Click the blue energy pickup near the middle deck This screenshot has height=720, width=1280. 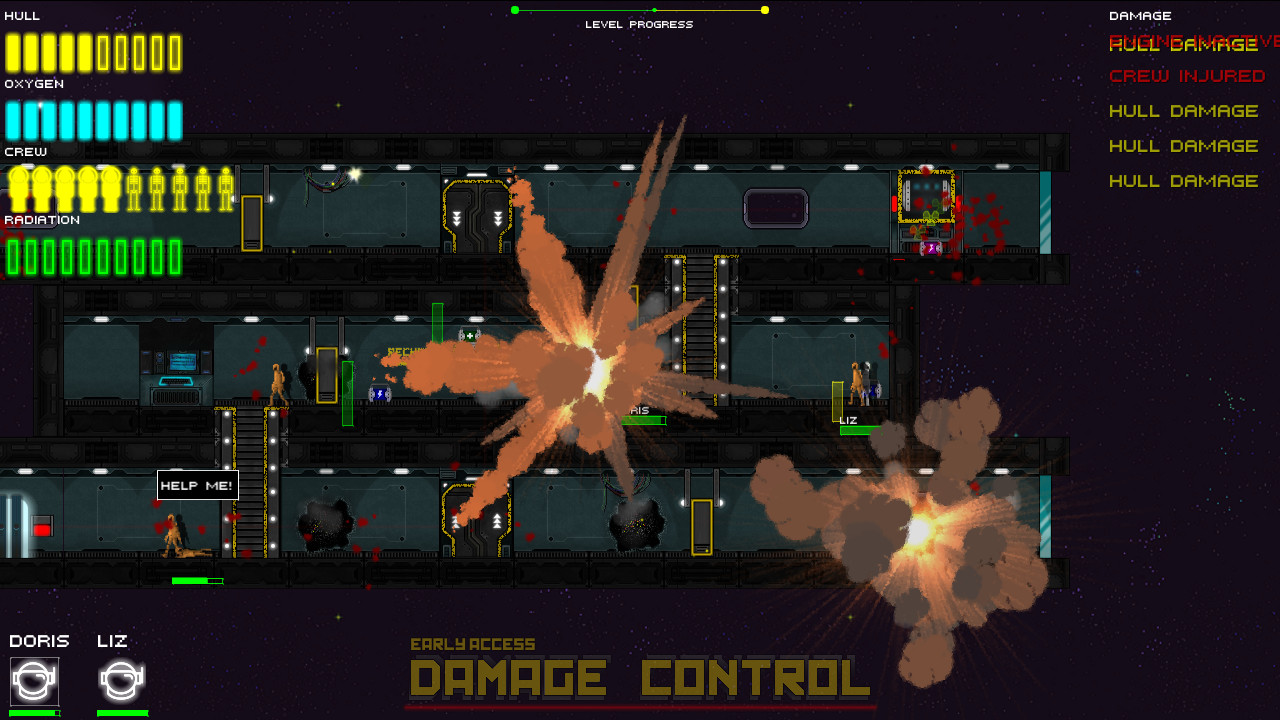[380, 392]
